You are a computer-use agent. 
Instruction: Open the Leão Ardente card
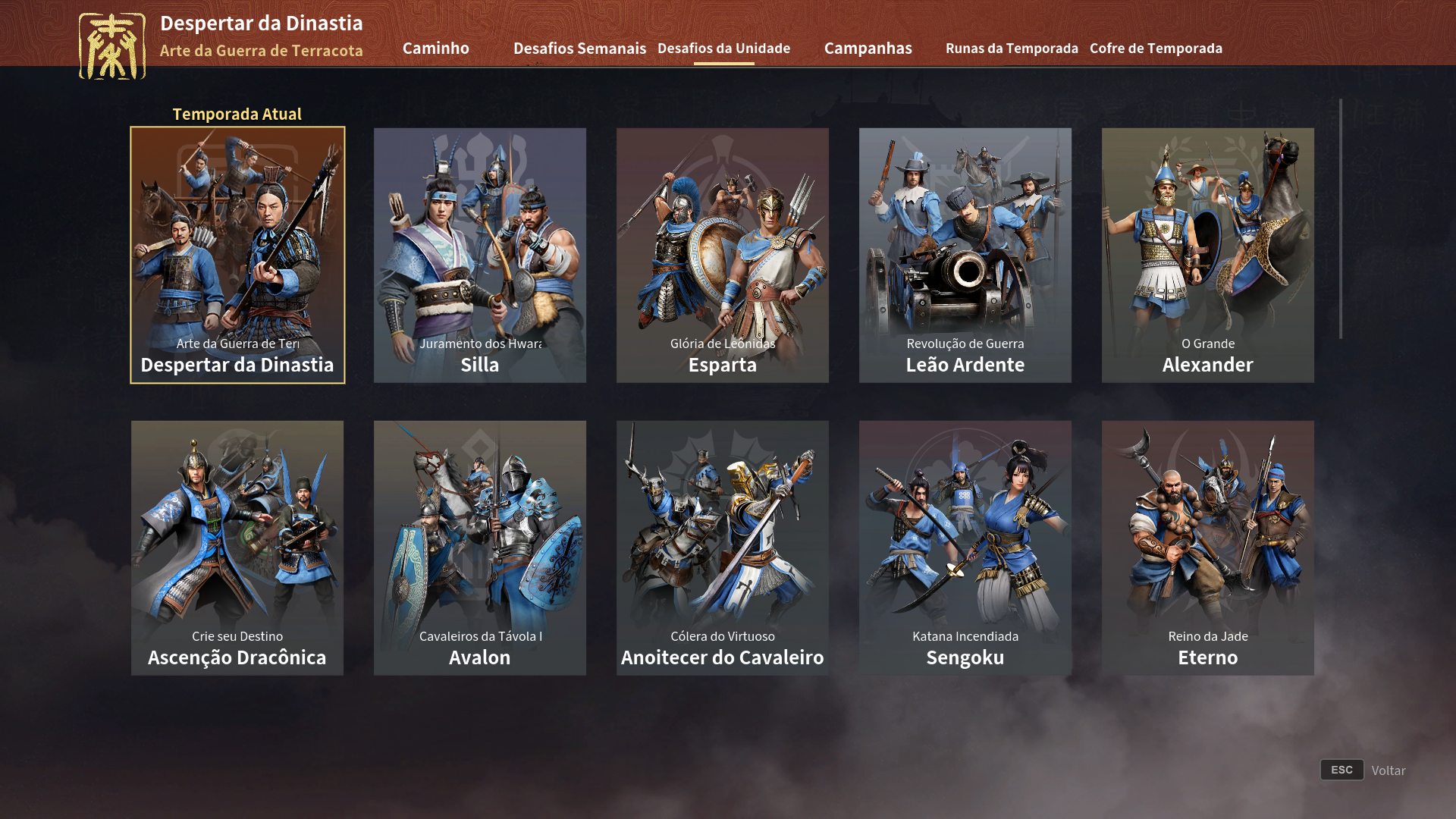pos(965,255)
